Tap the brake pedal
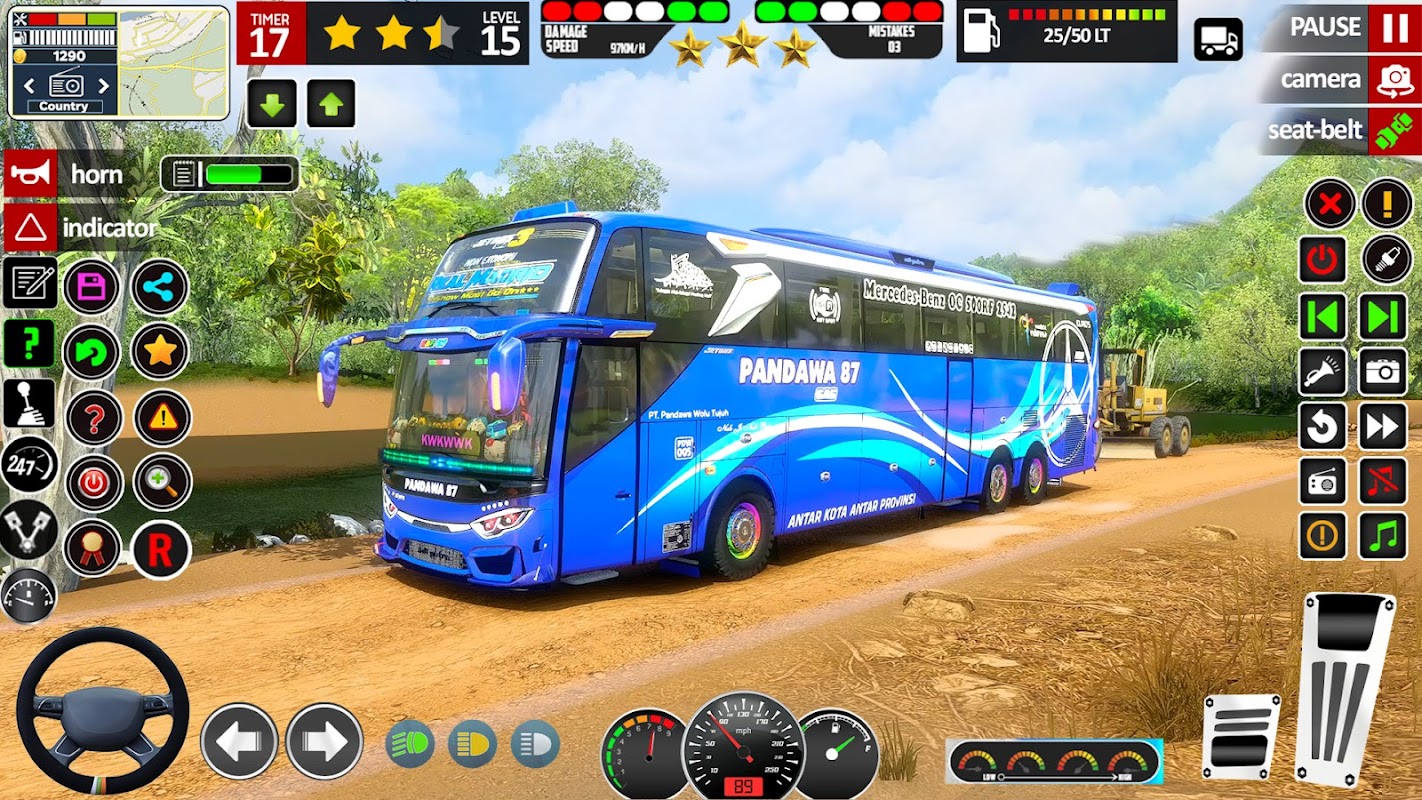 click(1241, 735)
